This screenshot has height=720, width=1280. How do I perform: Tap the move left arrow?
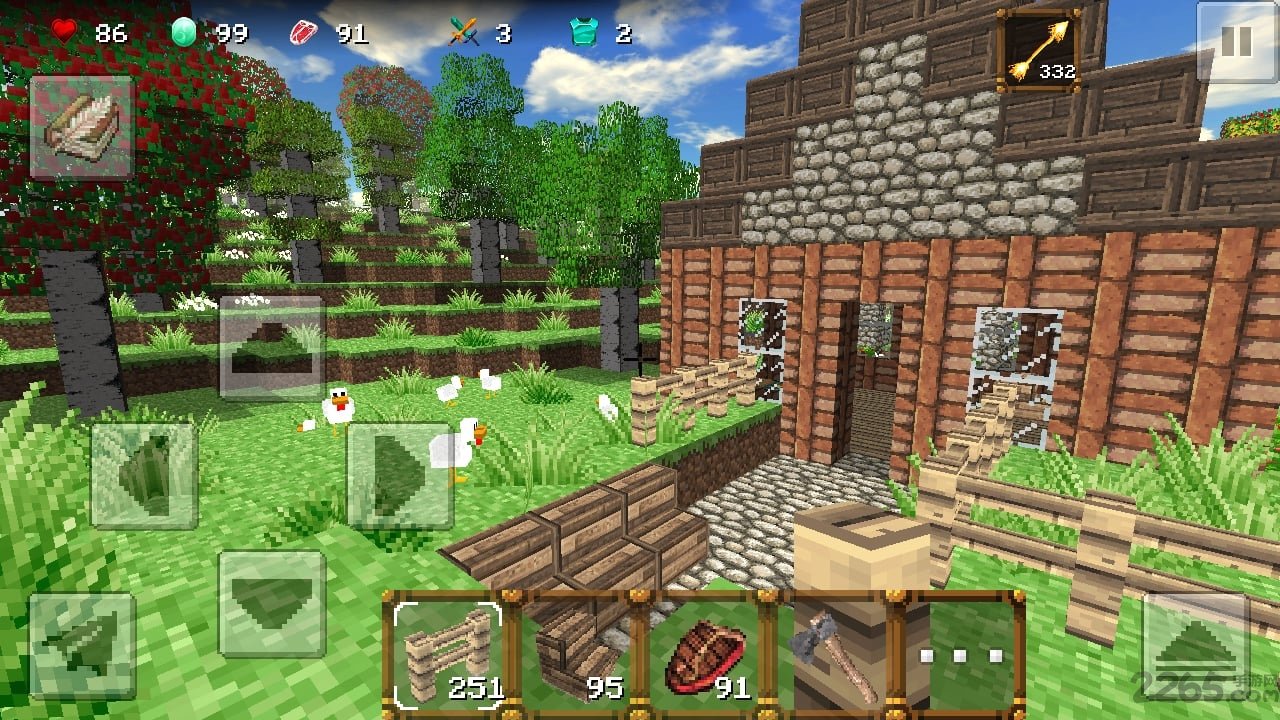tap(144, 475)
